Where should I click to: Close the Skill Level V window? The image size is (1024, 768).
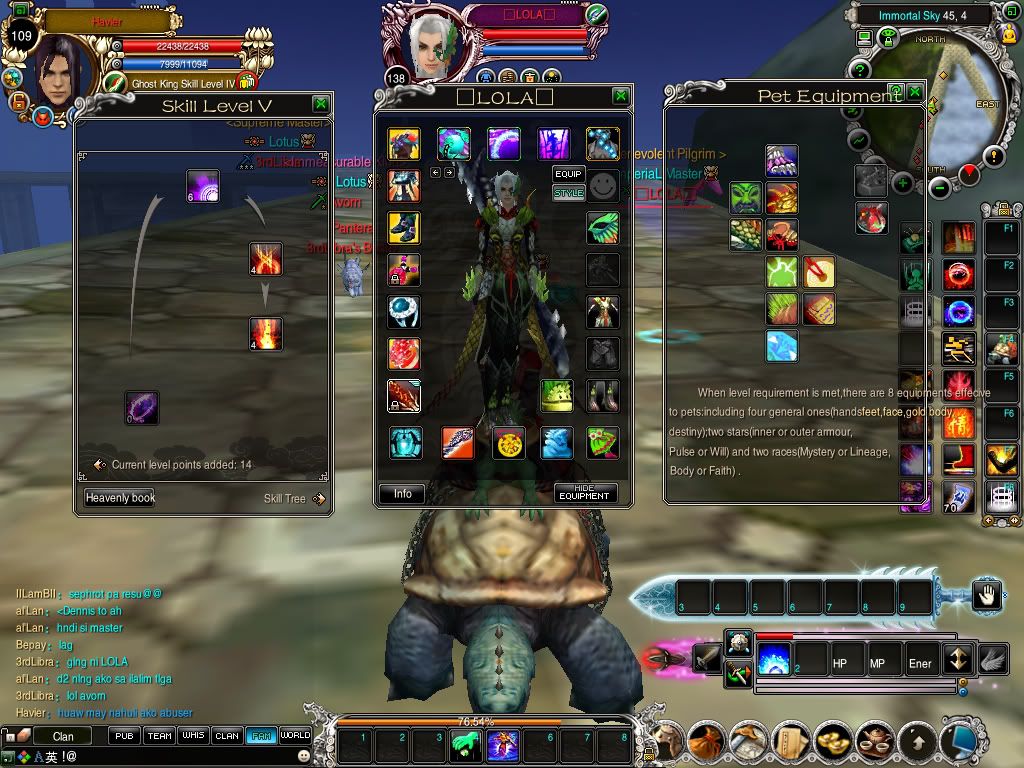point(320,104)
